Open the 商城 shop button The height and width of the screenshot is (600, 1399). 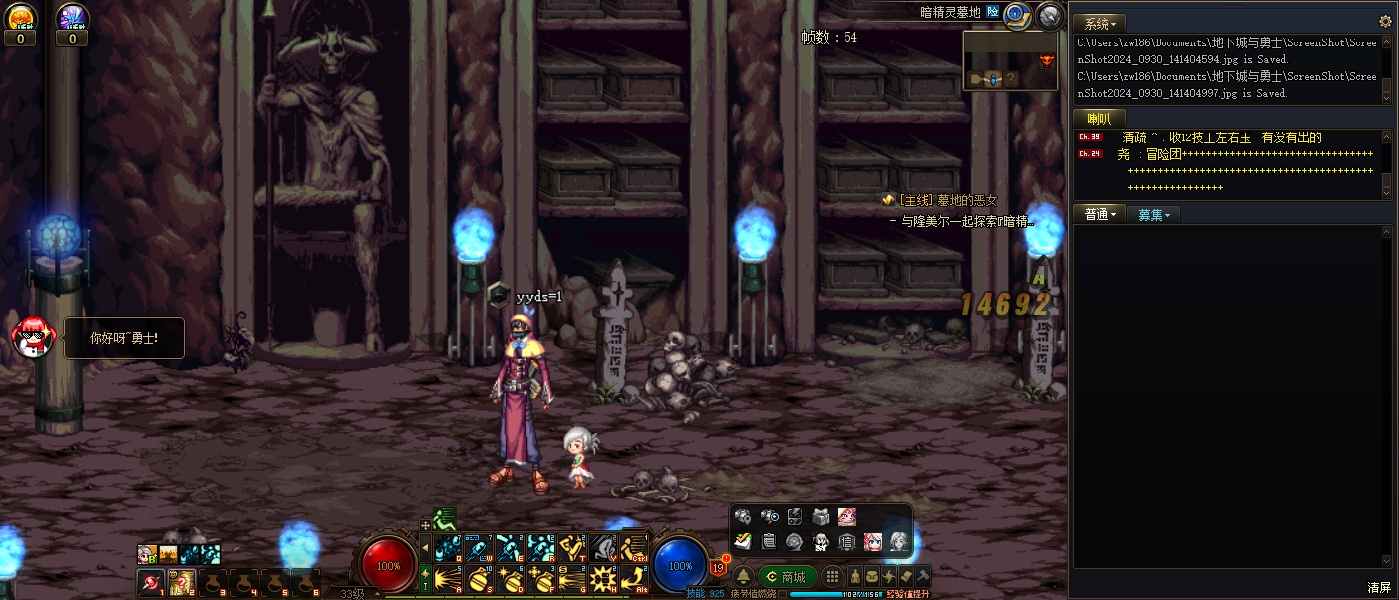[786, 577]
